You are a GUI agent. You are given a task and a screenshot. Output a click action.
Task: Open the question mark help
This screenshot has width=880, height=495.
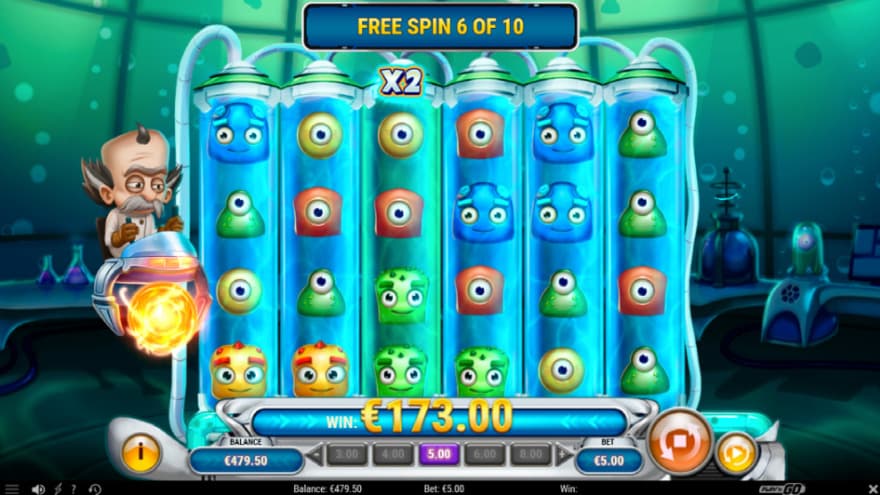(x=72, y=489)
